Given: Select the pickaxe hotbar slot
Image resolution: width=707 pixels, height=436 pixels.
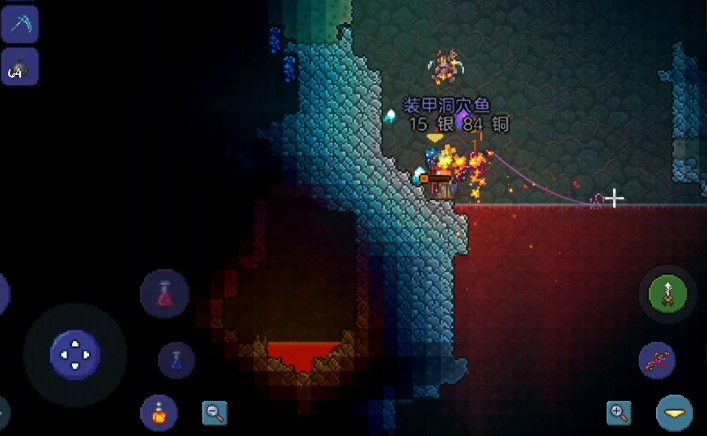Looking at the screenshot, I should (x=19, y=23).
